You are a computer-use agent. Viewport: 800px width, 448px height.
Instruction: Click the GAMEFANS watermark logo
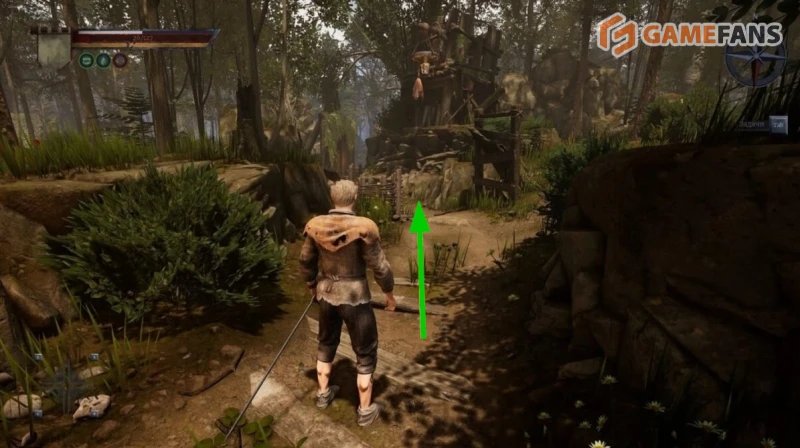point(689,35)
